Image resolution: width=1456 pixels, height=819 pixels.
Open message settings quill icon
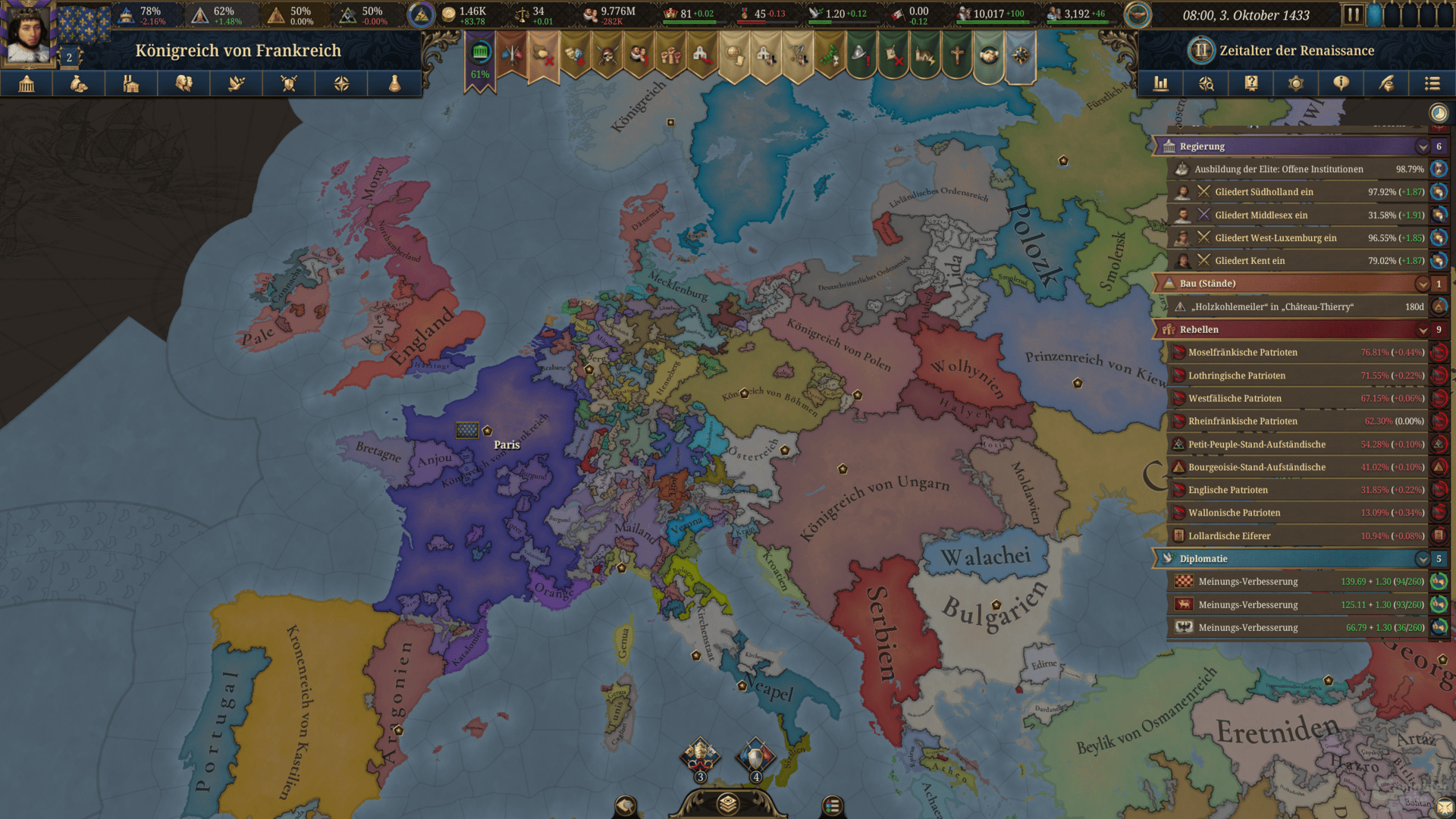pos(1387,83)
